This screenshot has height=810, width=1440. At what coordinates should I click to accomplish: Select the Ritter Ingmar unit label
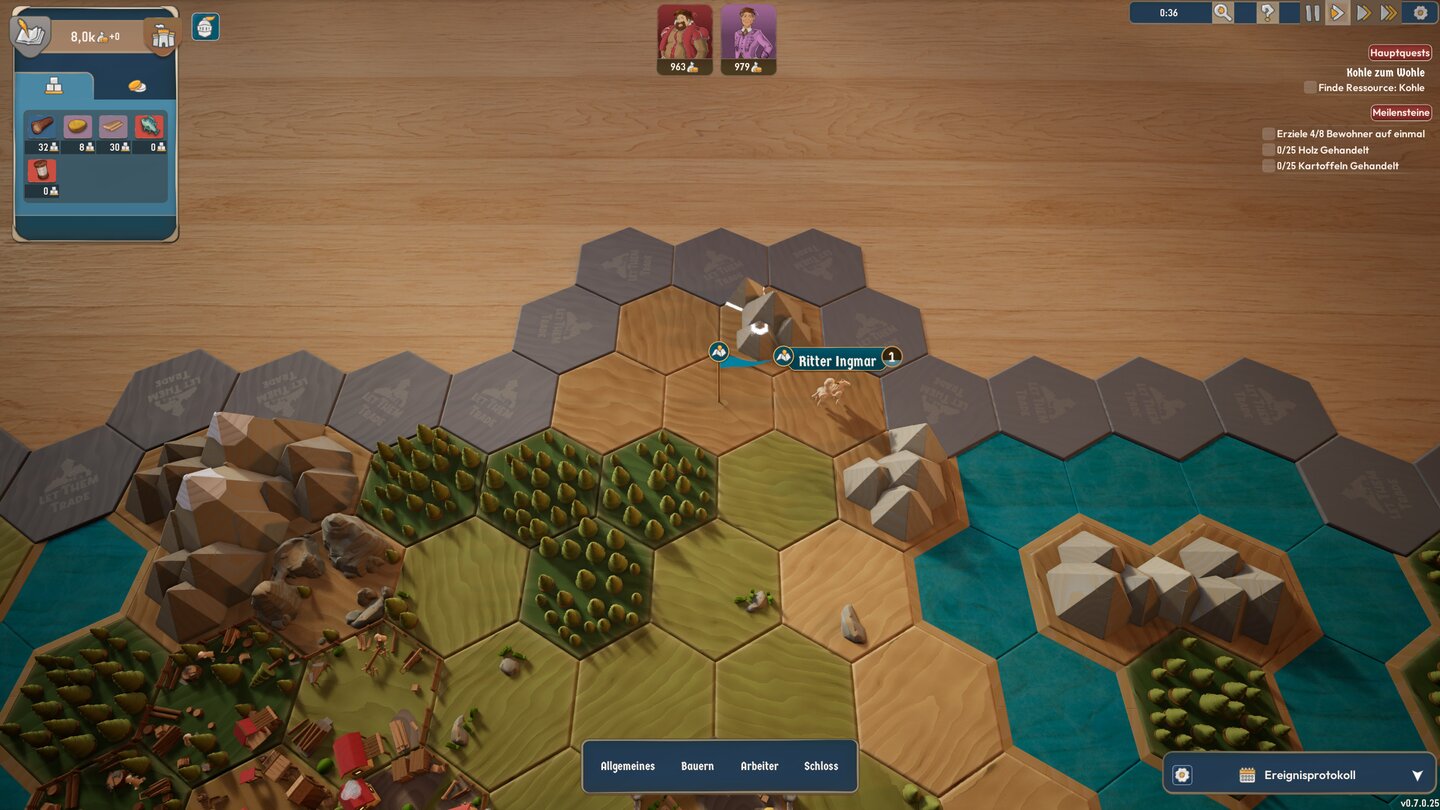point(837,361)
